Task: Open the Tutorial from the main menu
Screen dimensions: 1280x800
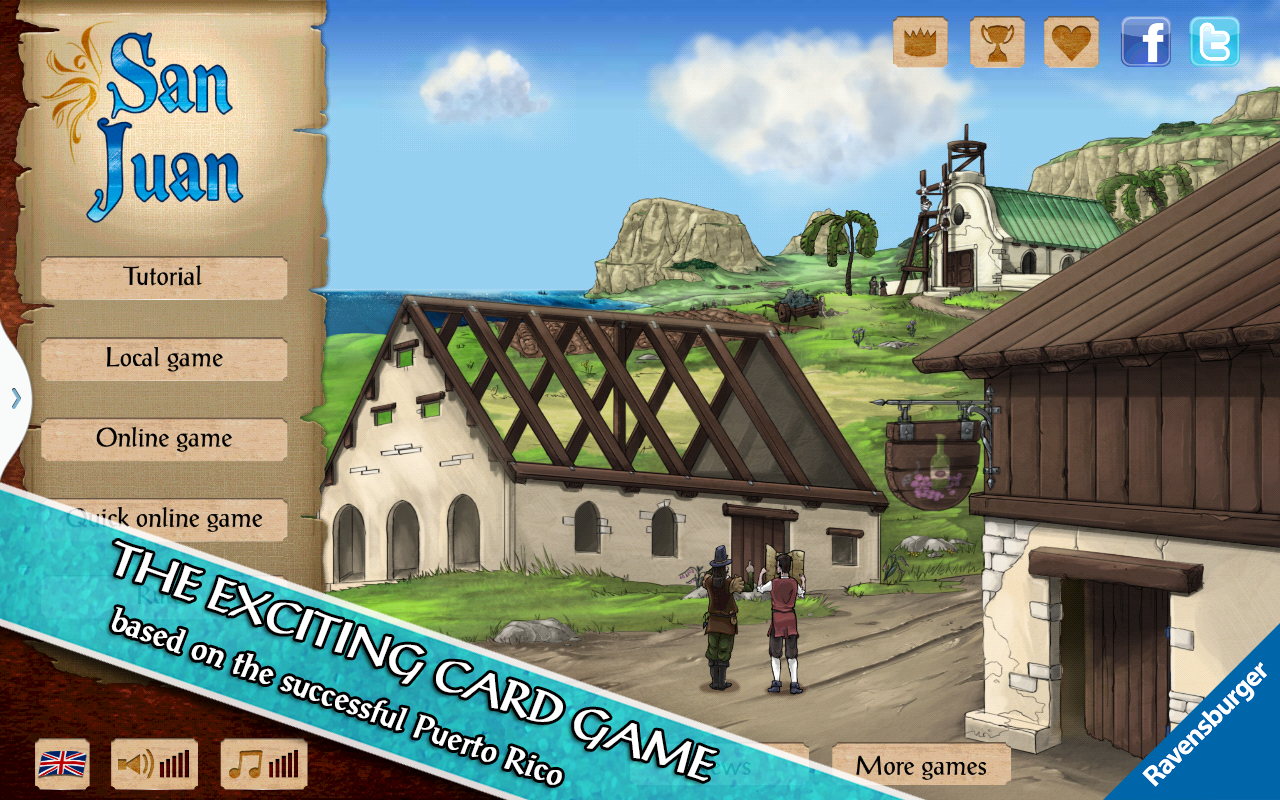Action: (x=164, y=277)
